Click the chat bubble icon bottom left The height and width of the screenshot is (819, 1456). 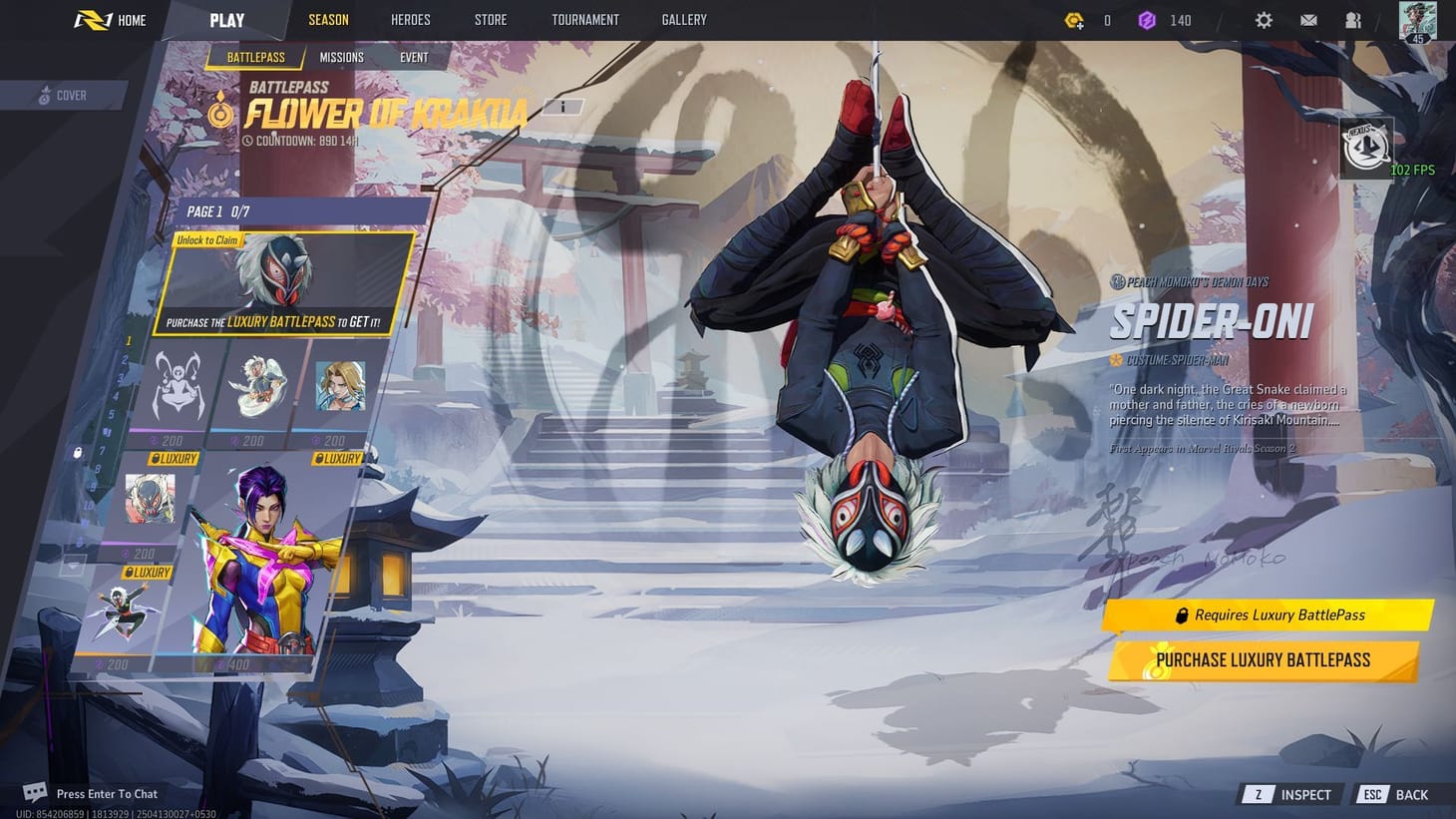(35, 791)
